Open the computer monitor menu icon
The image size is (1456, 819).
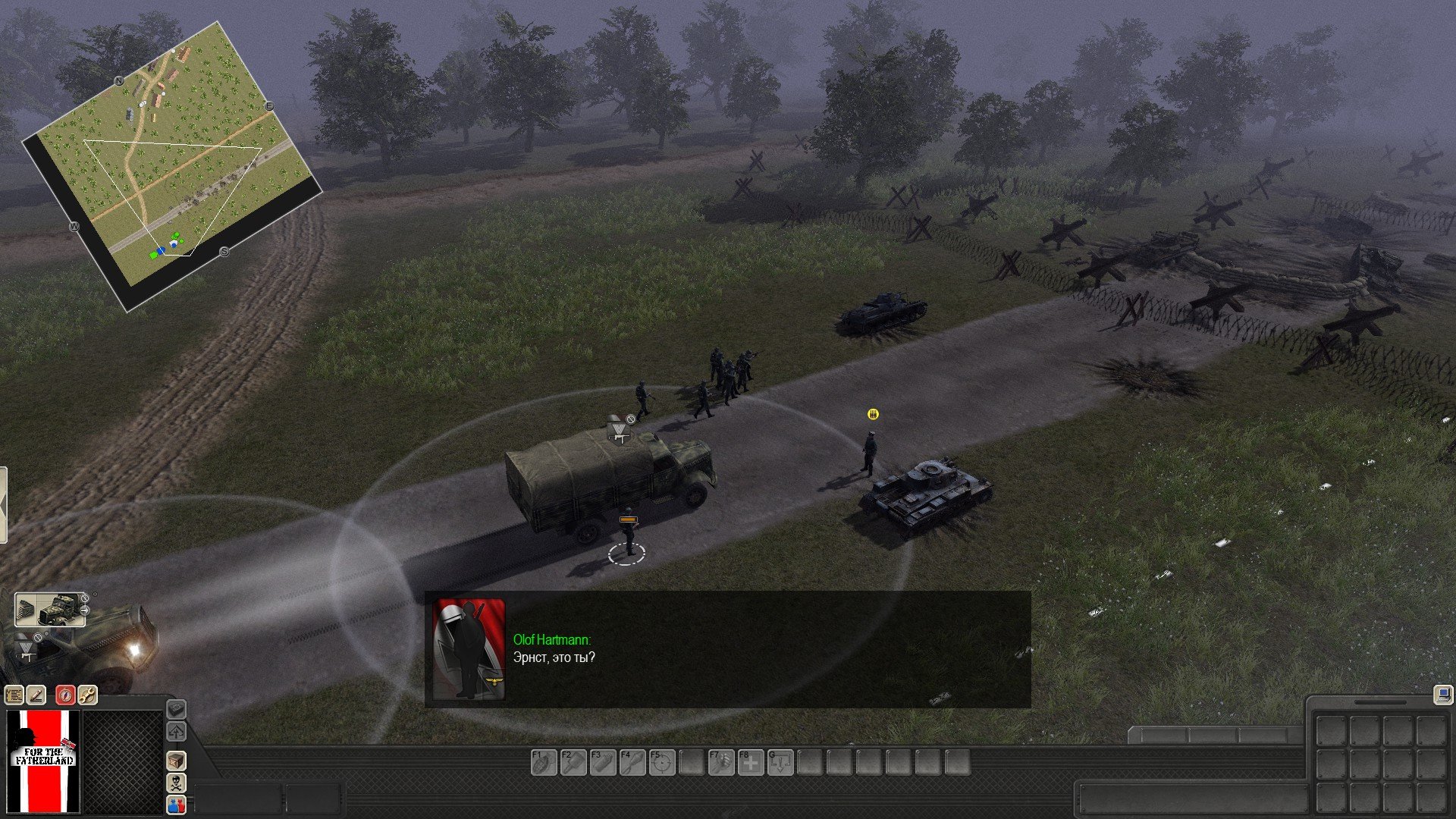point(1442,694)
